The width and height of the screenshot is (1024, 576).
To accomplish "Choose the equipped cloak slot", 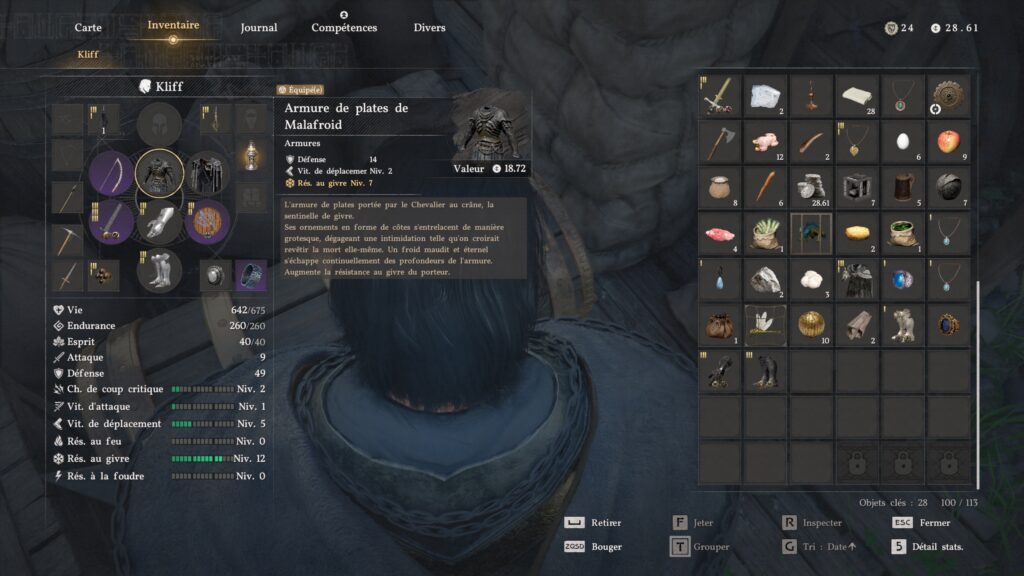I will (208, 172).
